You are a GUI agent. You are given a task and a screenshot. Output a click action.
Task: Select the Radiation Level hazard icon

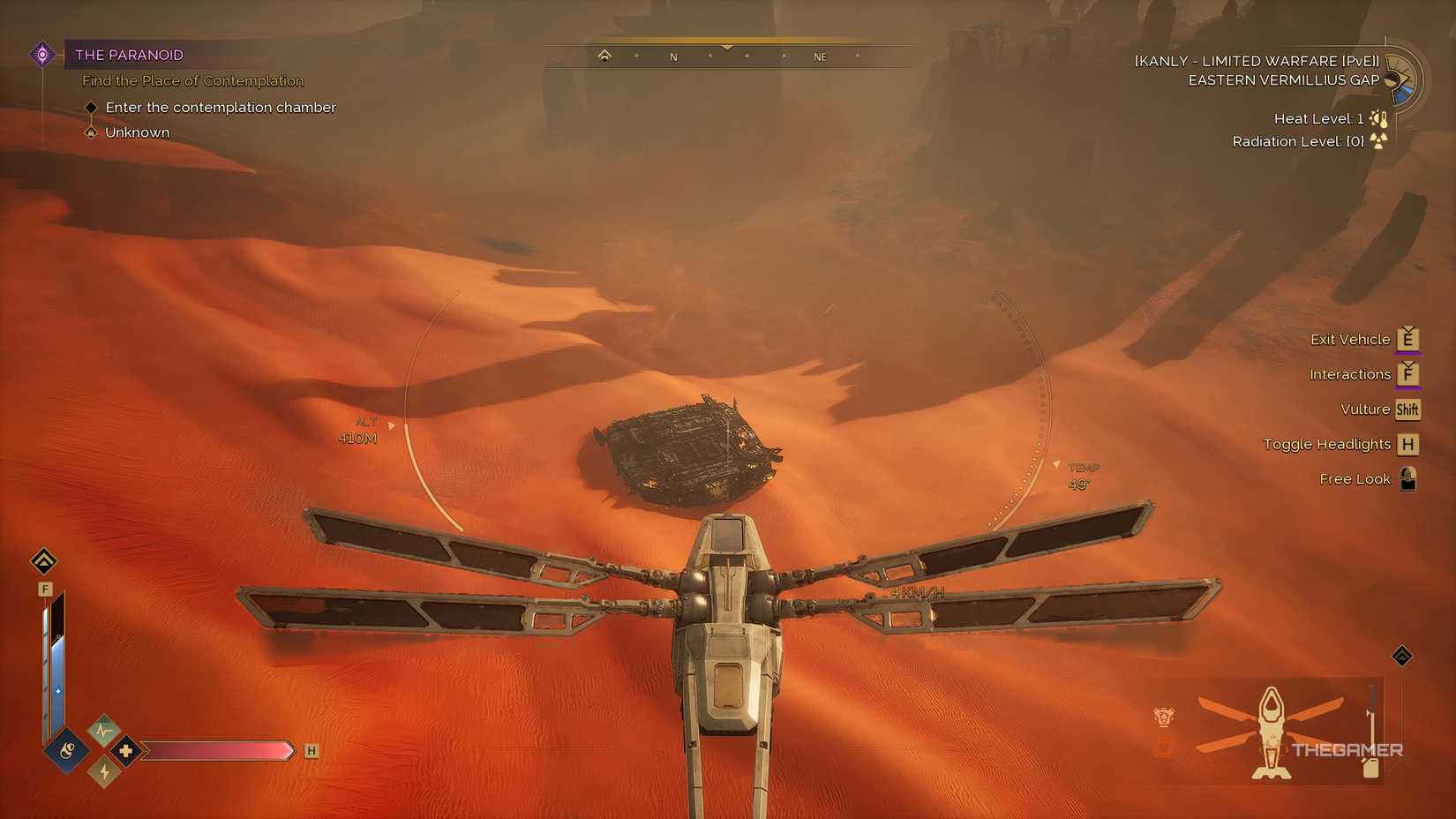1378,141
